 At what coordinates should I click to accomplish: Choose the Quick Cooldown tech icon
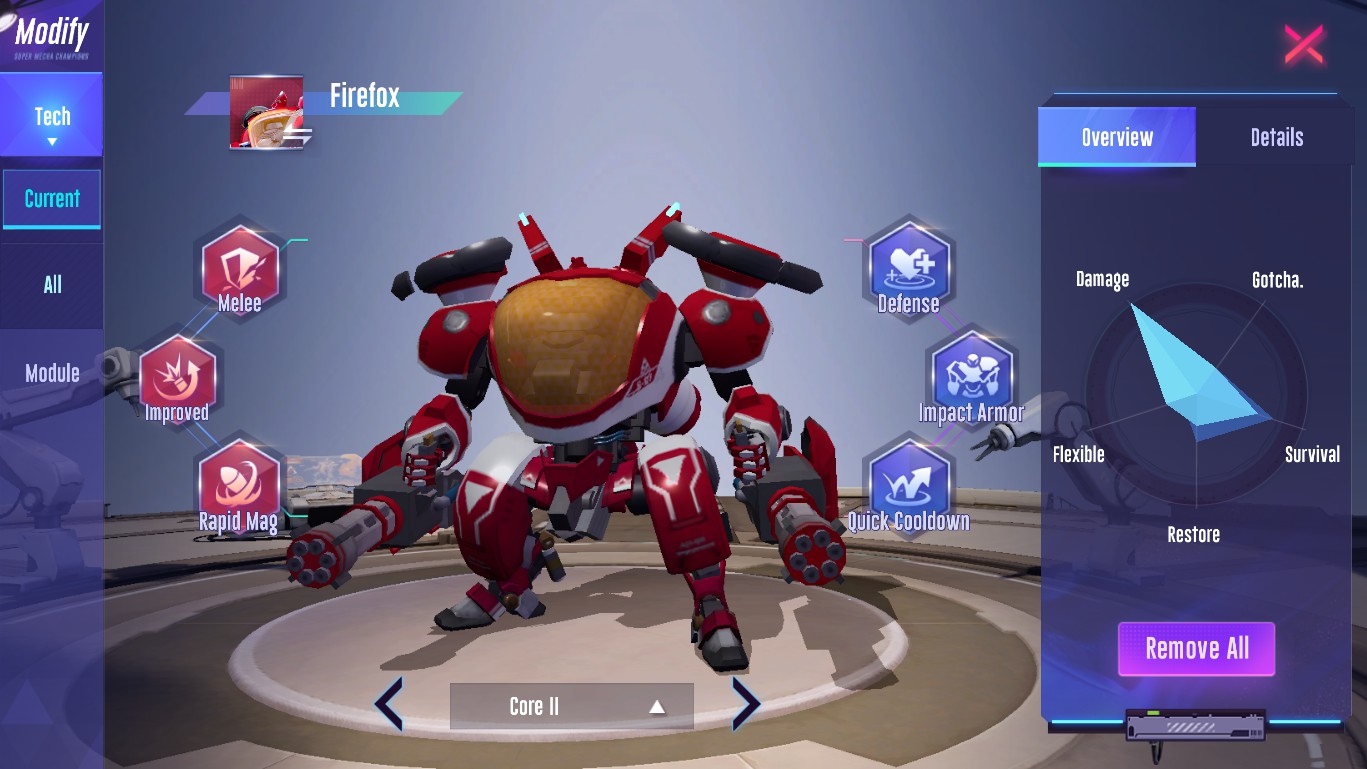click(909, 485)
